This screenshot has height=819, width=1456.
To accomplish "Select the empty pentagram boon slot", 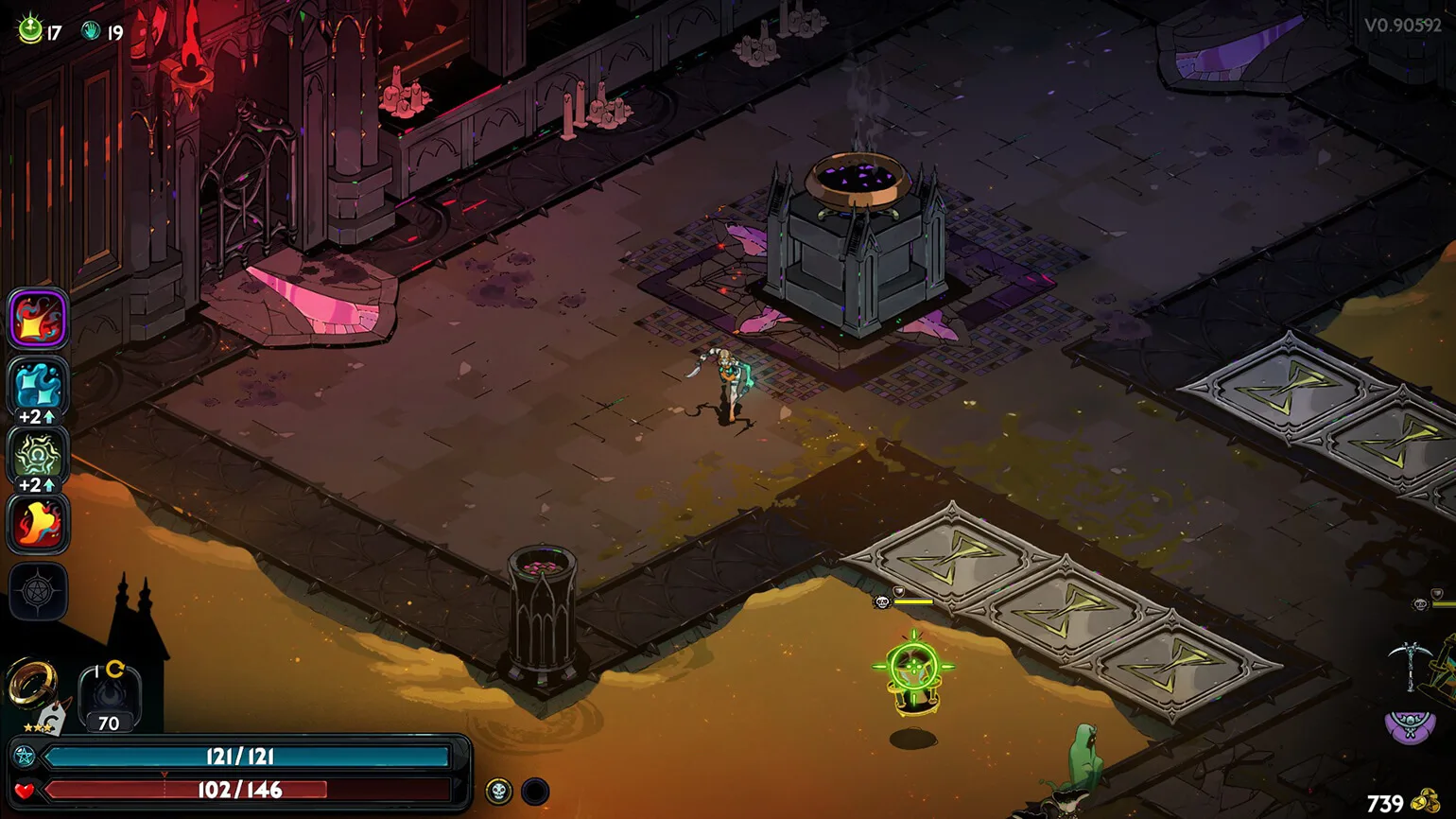I will click(38, 592).
